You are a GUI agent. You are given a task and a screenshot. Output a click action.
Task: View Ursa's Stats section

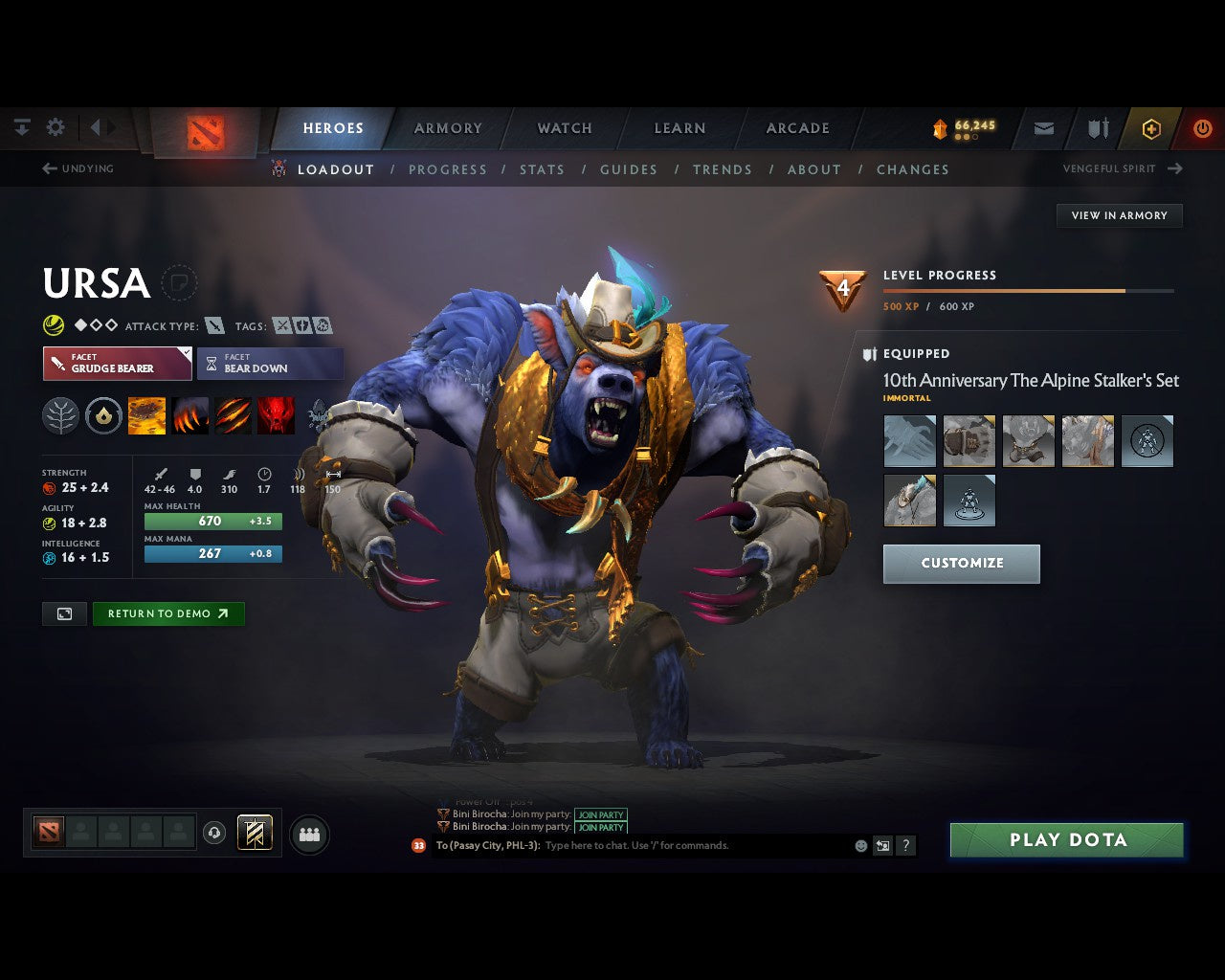point(542,169)
